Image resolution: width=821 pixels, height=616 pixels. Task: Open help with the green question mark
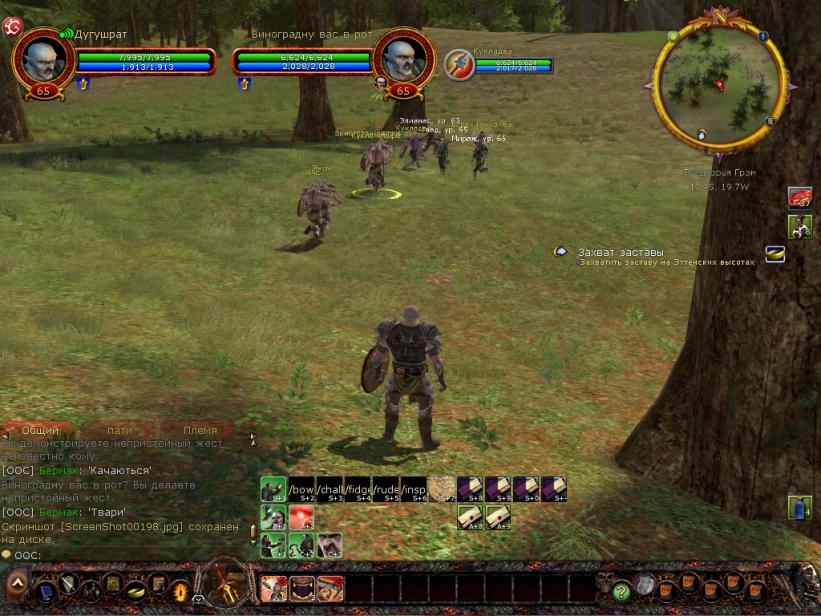(621, 589)
